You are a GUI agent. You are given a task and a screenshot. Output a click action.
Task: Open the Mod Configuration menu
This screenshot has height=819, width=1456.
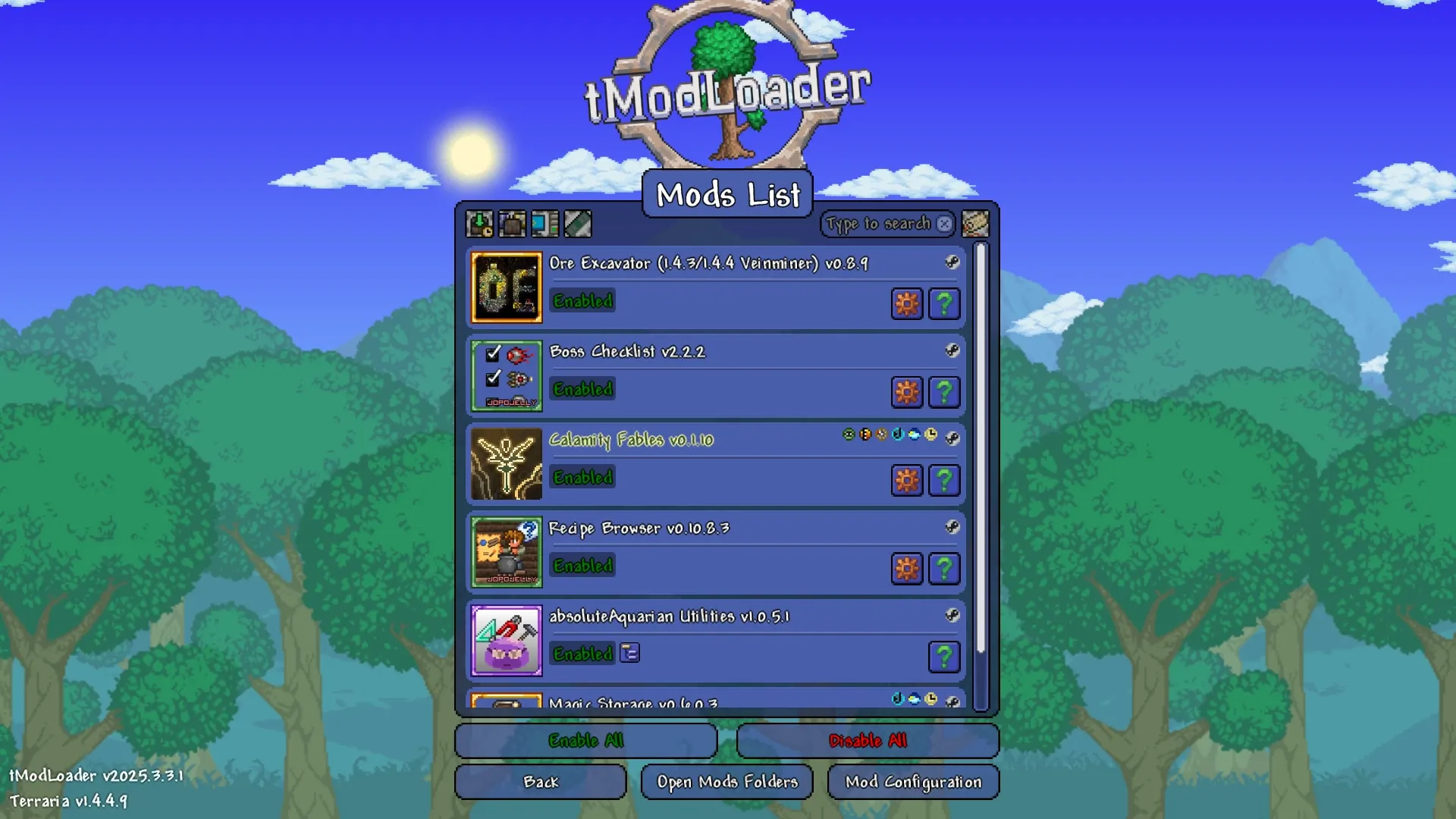click(913, 781)
